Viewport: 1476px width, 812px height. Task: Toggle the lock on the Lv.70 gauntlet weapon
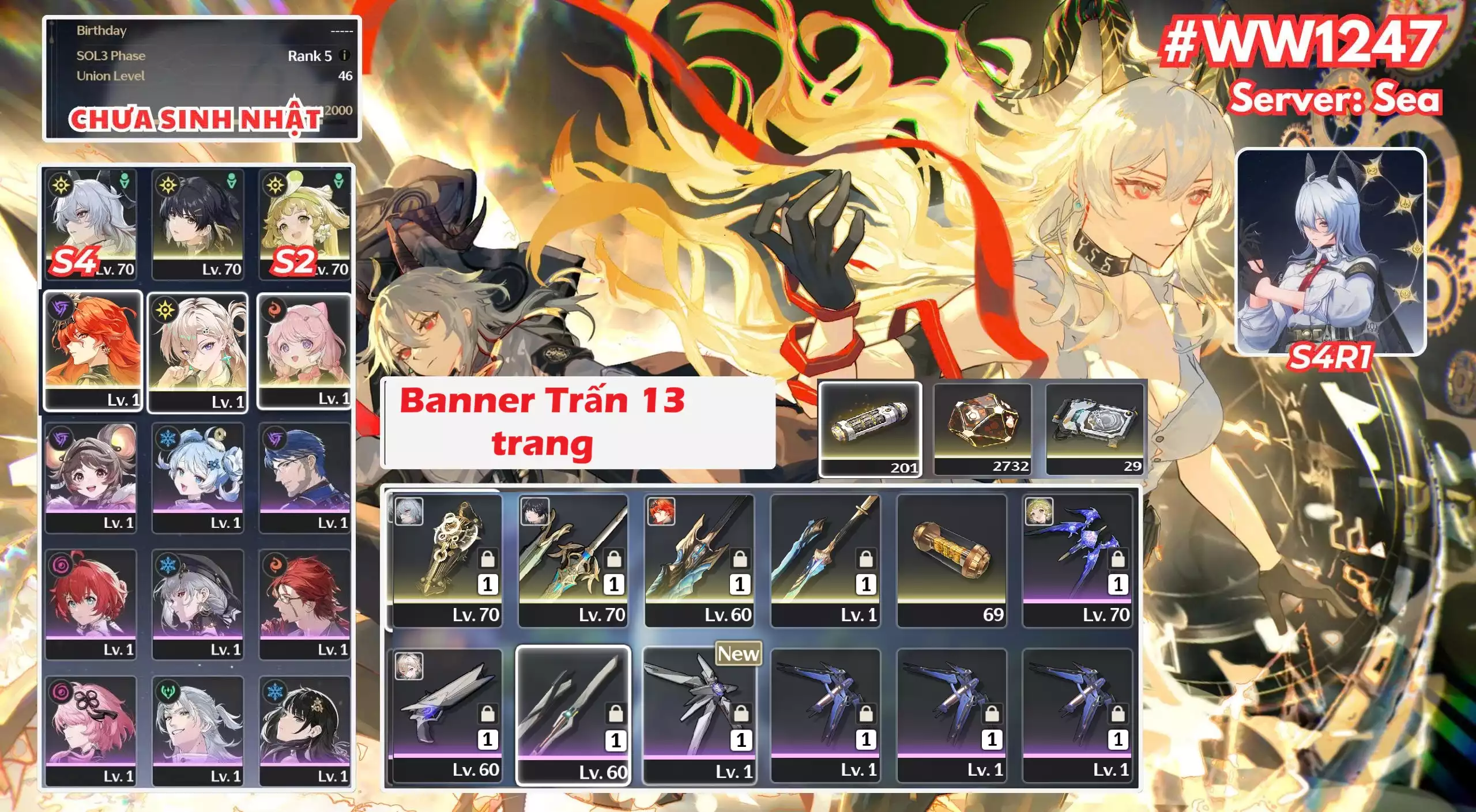[488, 559]
